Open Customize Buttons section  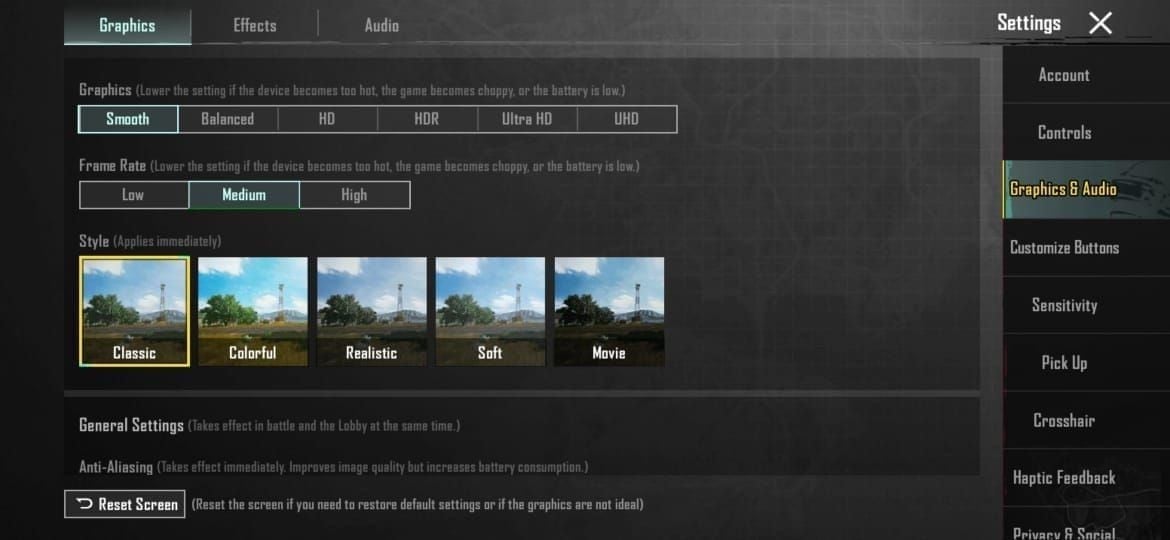[1064, 247]
